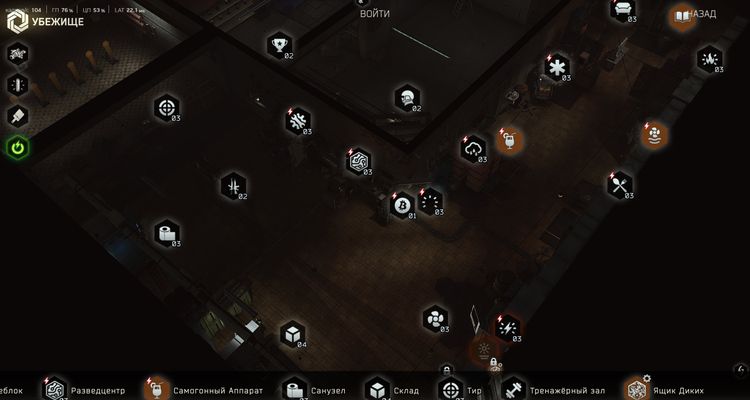This screenshot has width=750, height=400.
Task: Select the lavatory toilet paper hexagon
Action: 166,233
